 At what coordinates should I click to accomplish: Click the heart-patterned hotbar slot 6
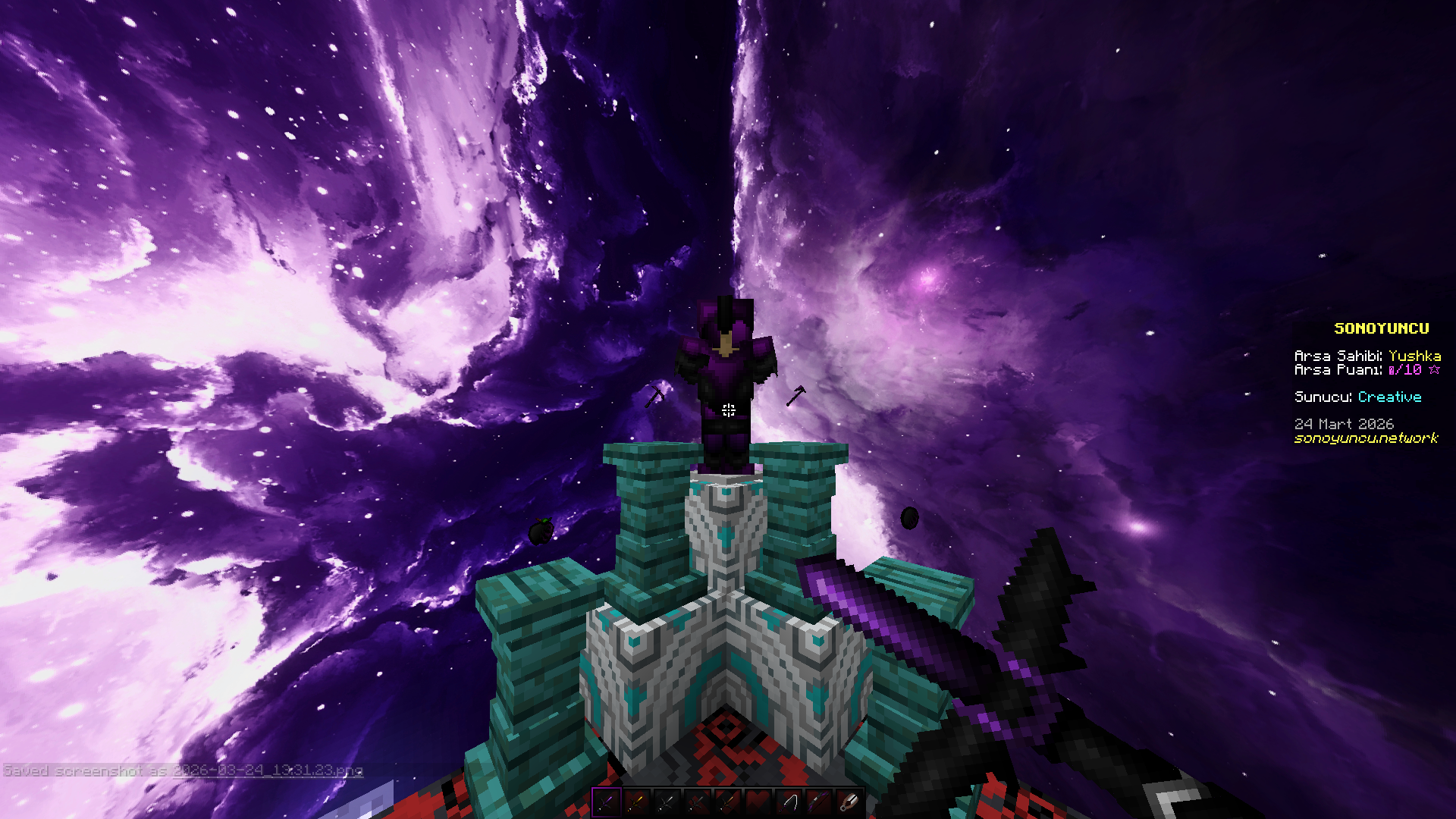coord(758,803)
